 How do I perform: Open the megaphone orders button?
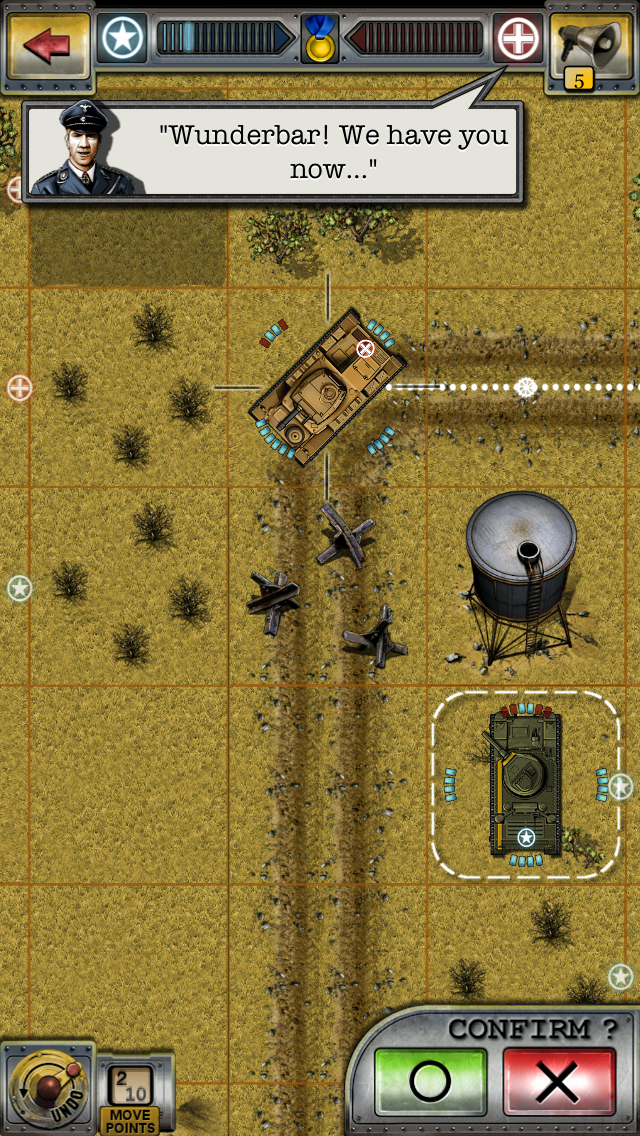[x=592, y=44]
